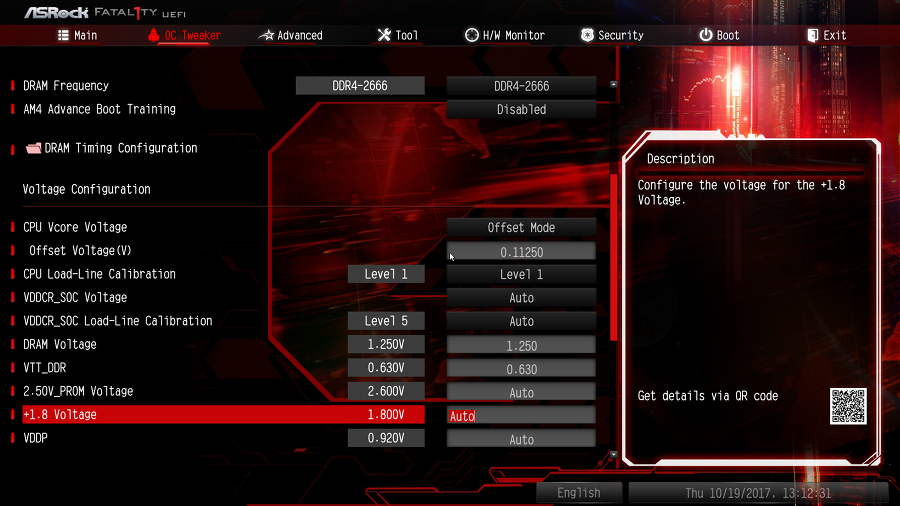This screenshot has height=506, width=900.
Task: Change the AM4 Advance Boot Training setting
Action: [521, 109]
